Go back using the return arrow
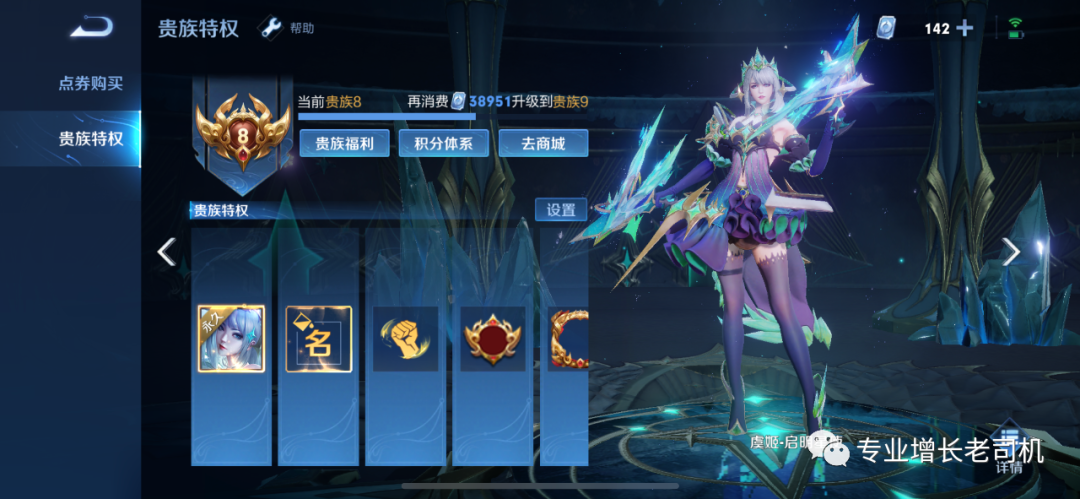1080x499 pixels. [x=91, y=27]
